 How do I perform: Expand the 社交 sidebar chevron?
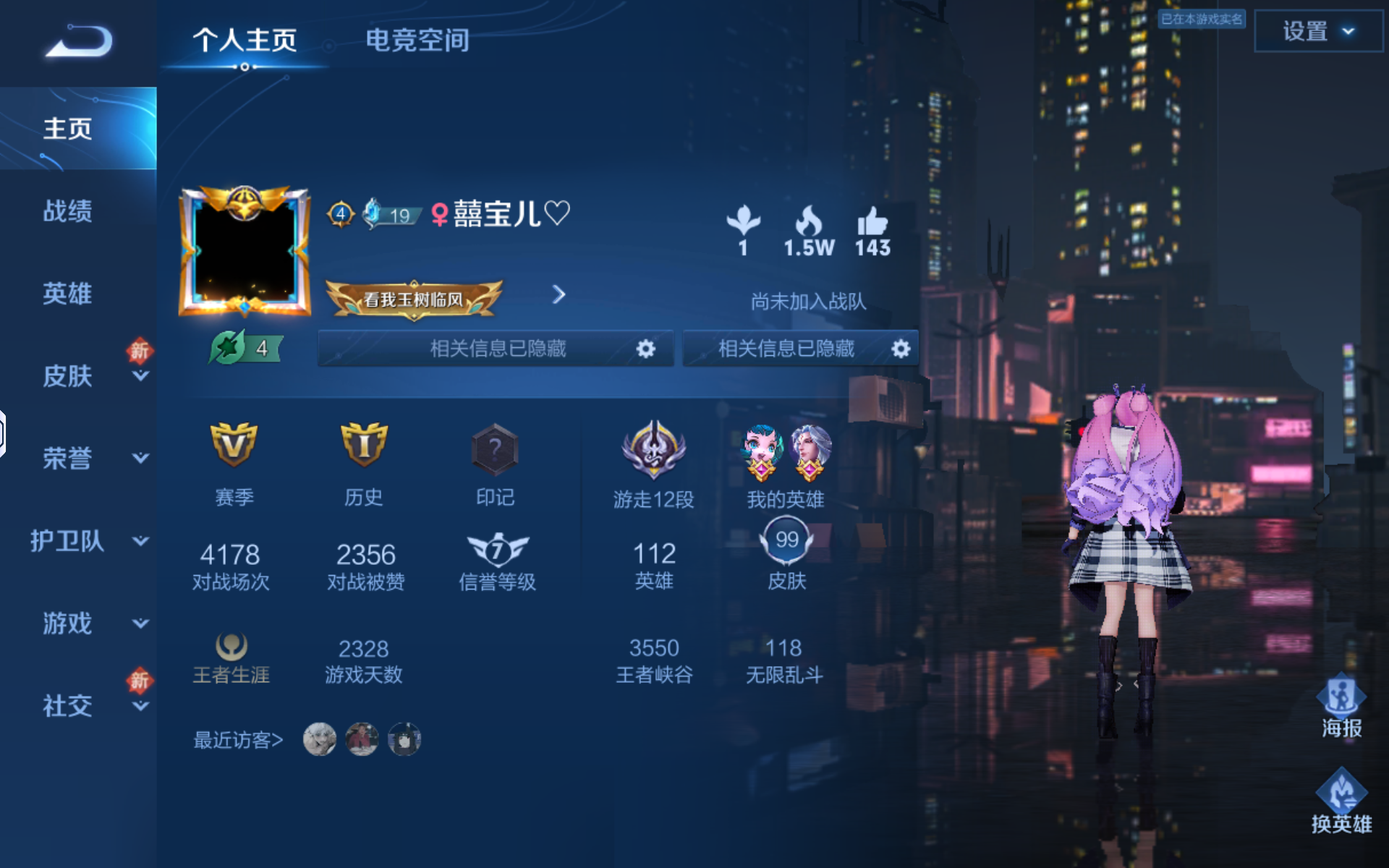pyautogui.click(x=140, y=707)
